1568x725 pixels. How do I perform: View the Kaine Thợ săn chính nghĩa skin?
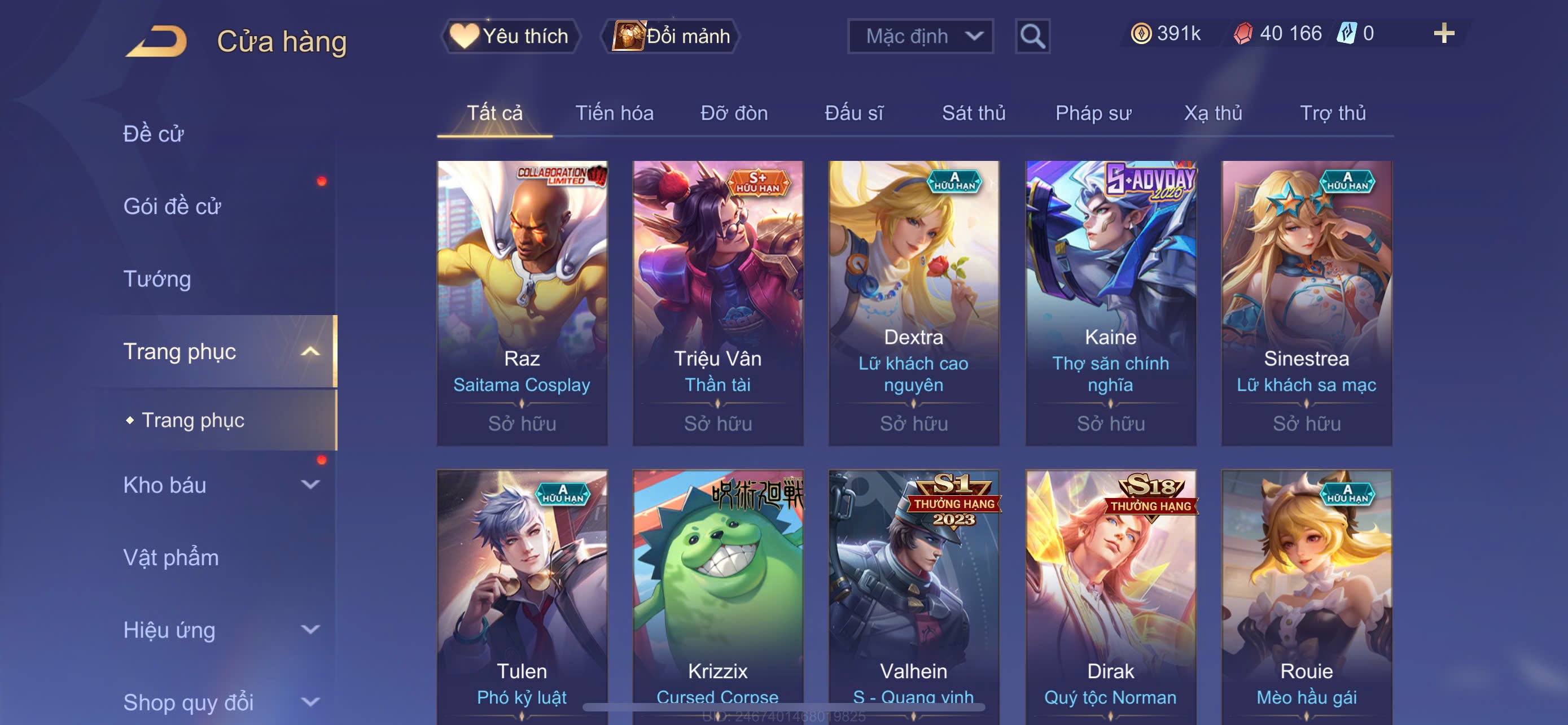click(x=1110, y=303)
